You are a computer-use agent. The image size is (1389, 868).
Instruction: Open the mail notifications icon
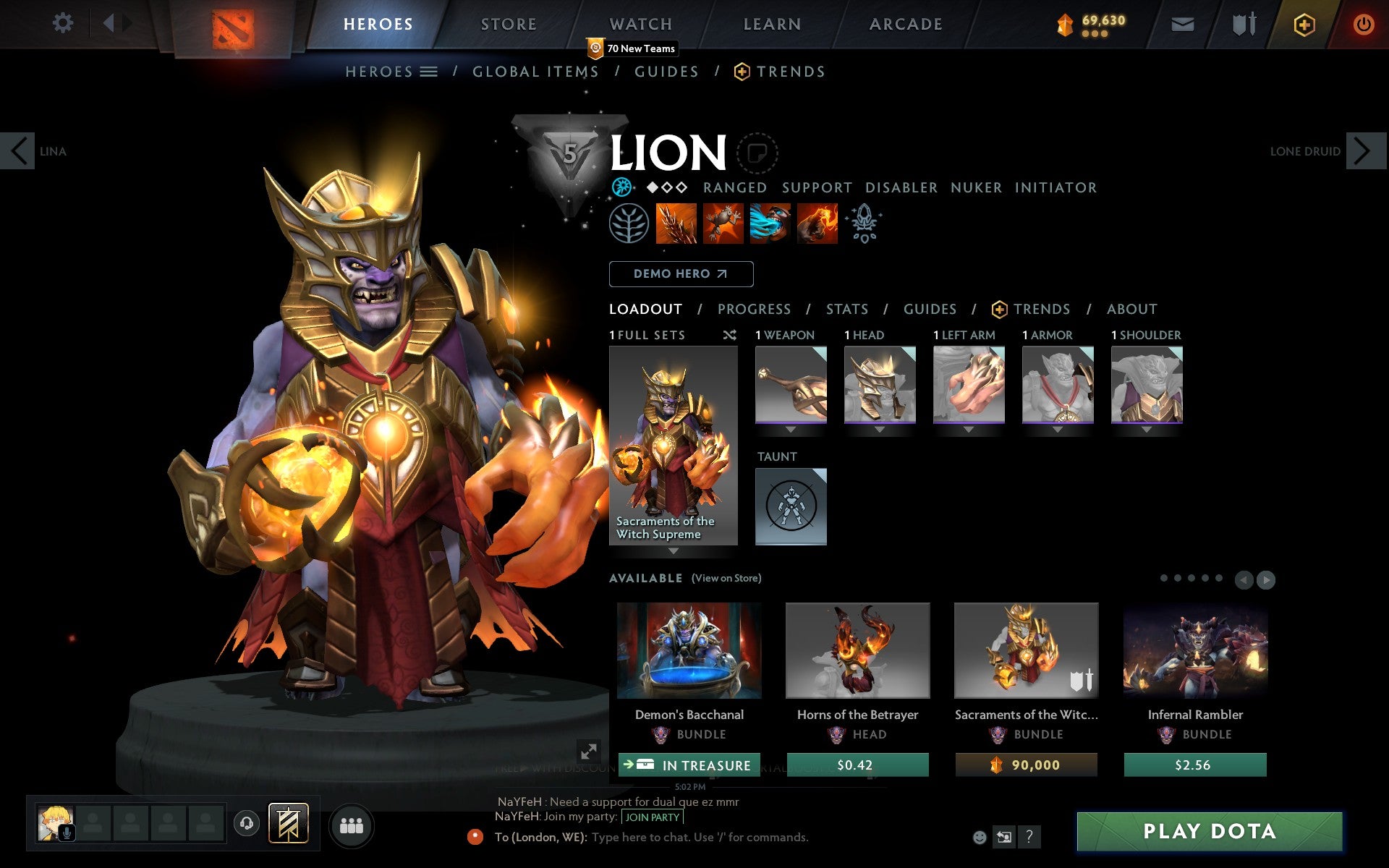(x=1182, y=23)
